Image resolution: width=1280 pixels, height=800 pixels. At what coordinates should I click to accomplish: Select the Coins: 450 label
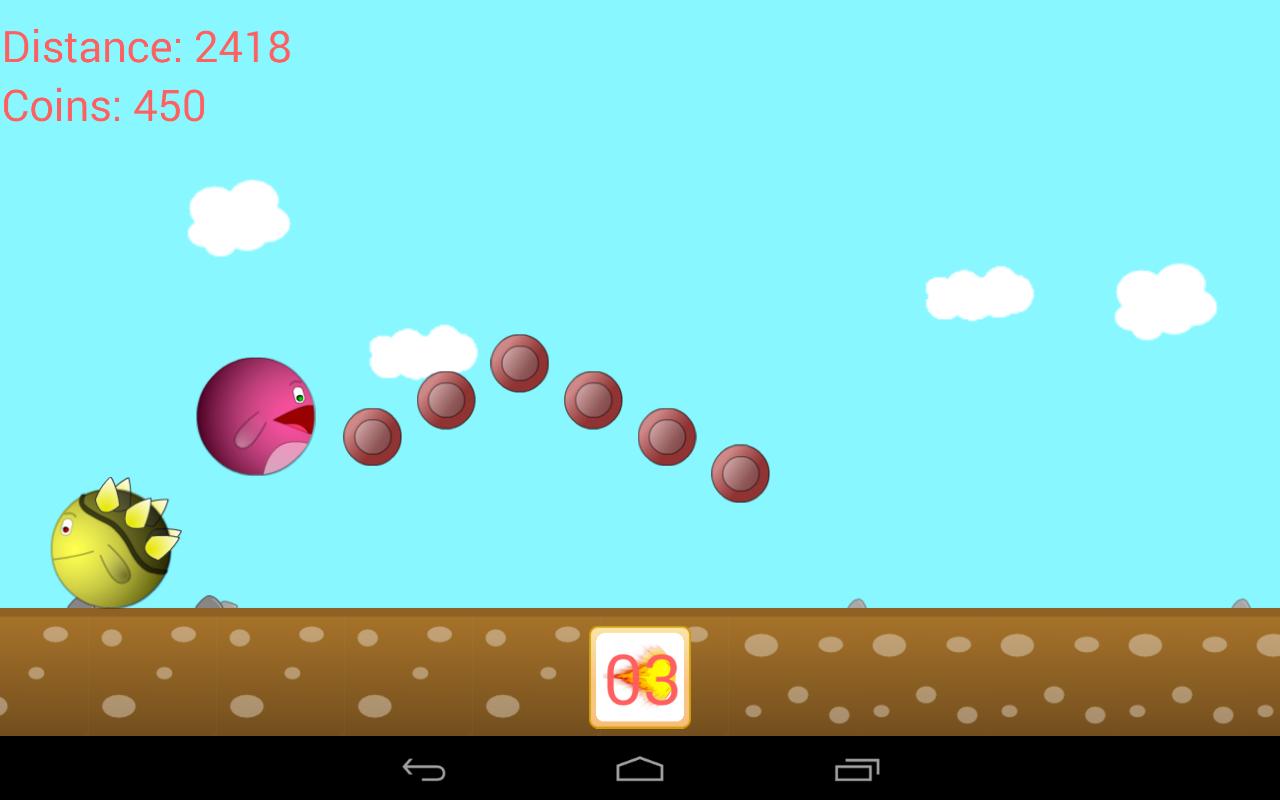(x=103, y=106)
